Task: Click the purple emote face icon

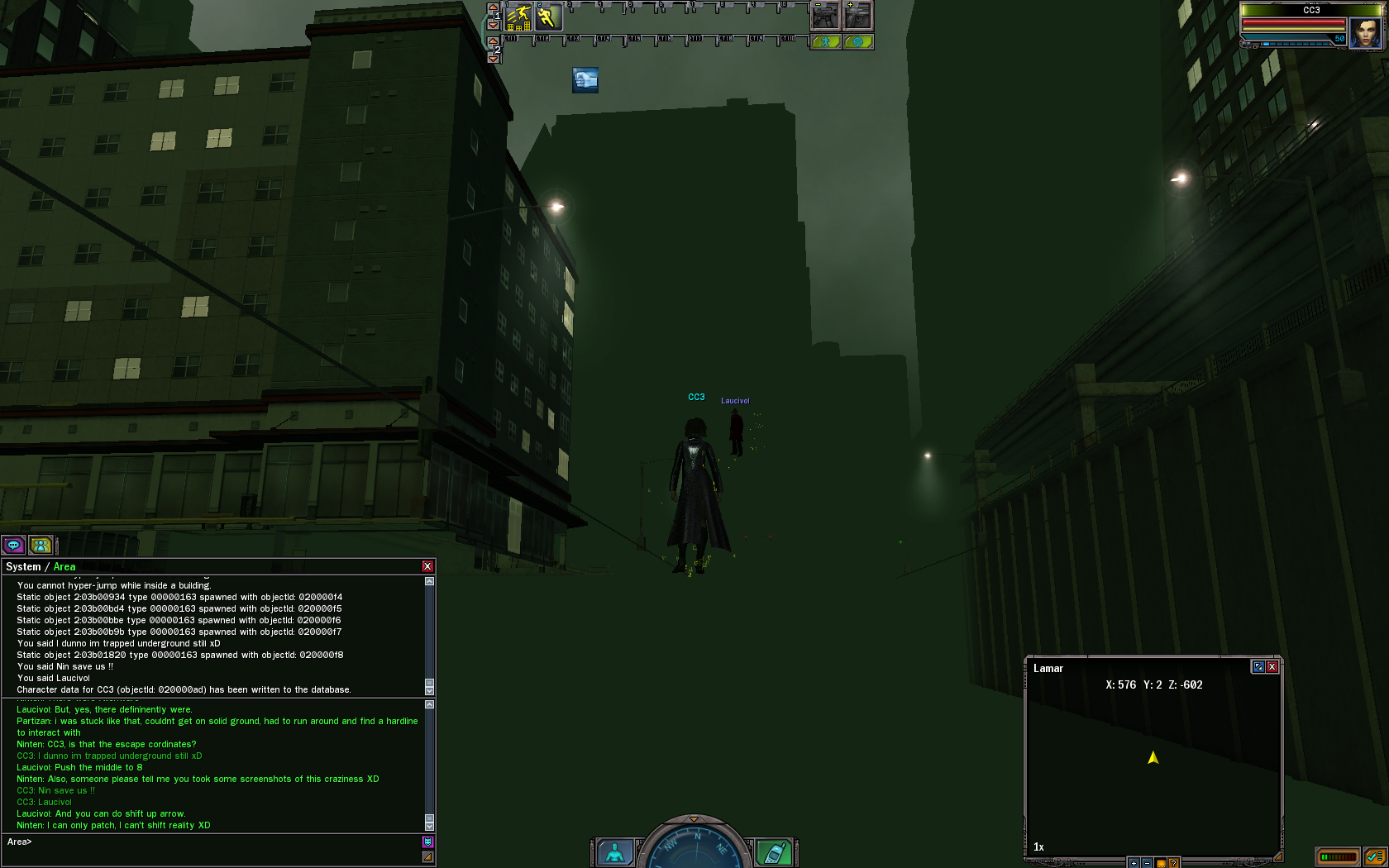Action: pos(427,842)
